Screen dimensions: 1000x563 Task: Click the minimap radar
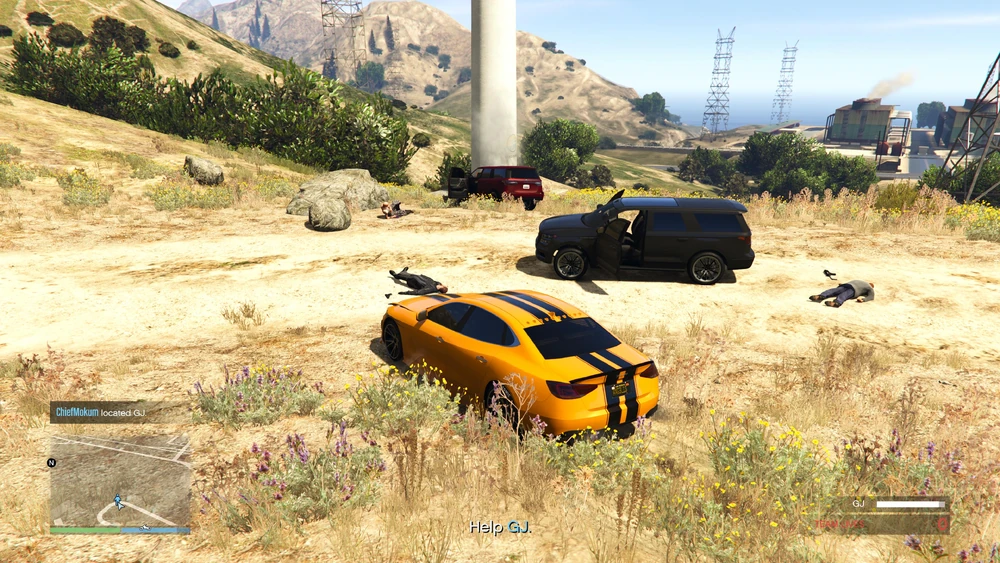(x=120, y=480)
